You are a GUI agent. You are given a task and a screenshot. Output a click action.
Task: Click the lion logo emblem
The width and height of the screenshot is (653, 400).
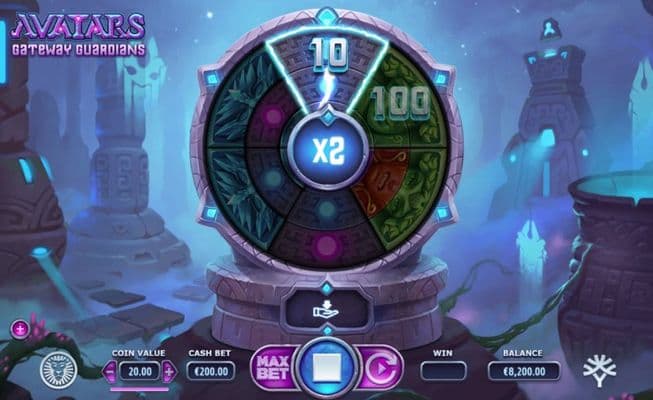(59, 369)
